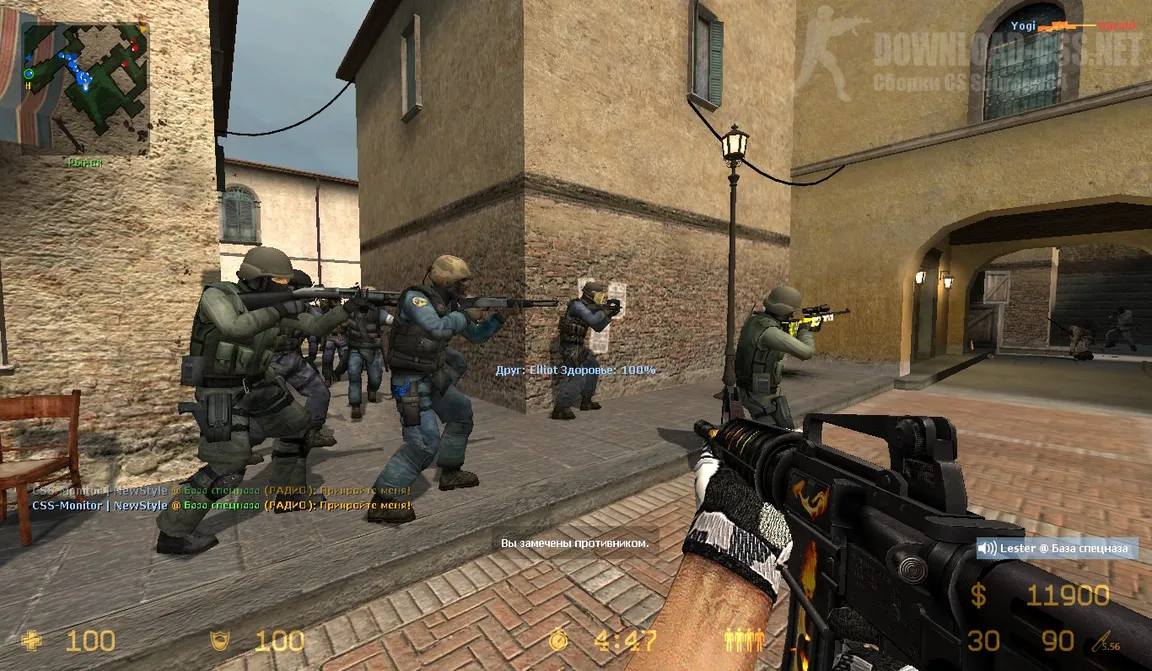Click the armor shield icon
1152x671 pixels.
point(218,640)
